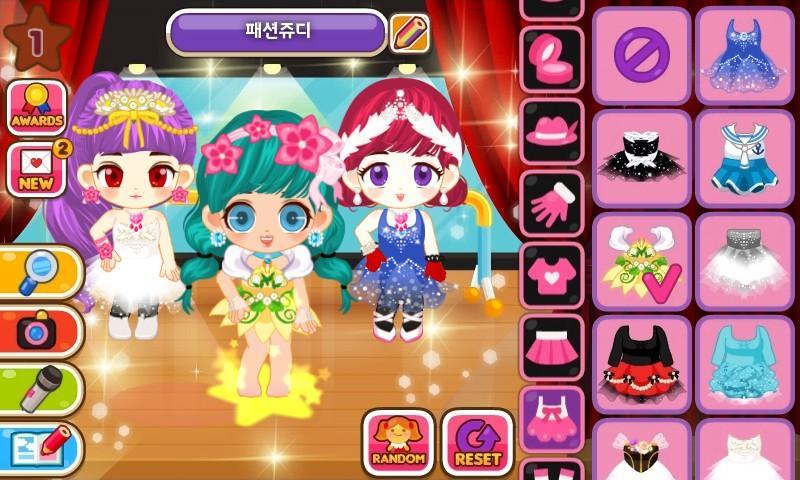The height and width of the screenshot is (480, 800).
Task: Open the Awards button
Action: tap(37, 108)
